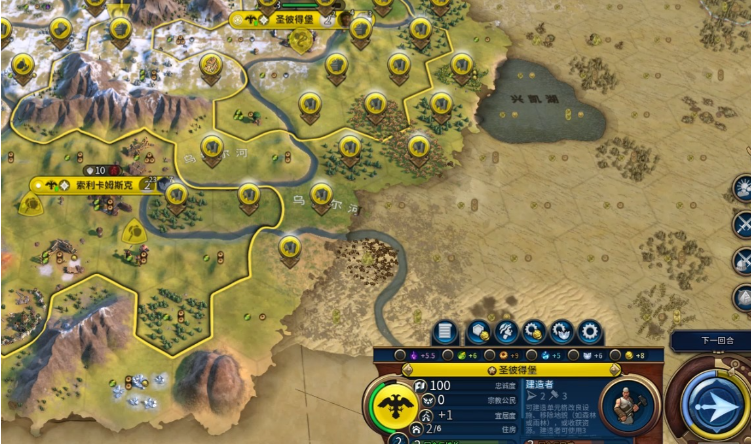The width and height of the screenshot is (751, 444).
Task: Open the sun and cloud notification icon
Action: click(742, 186)
